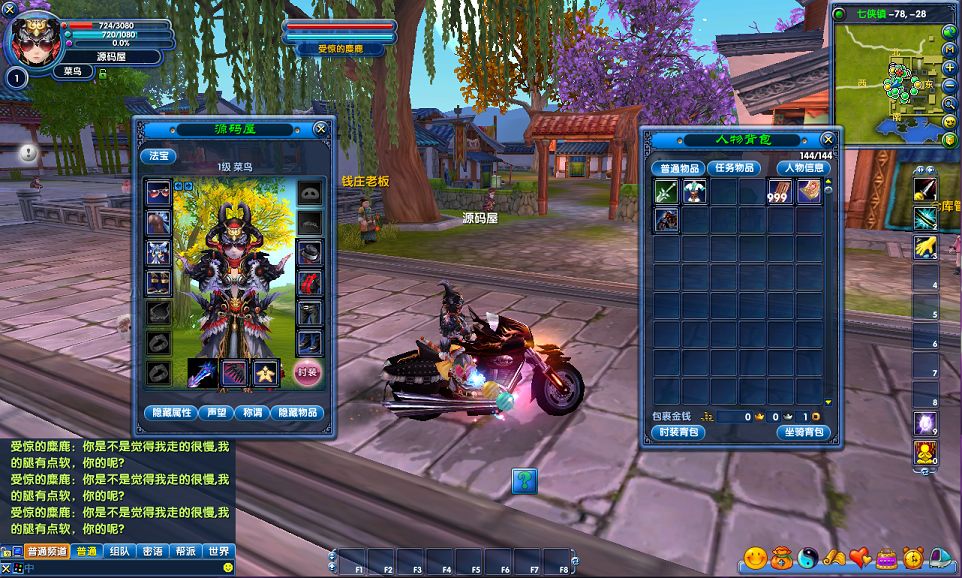
Task: Select the item stack showing 999
Action: click(780, 192)
